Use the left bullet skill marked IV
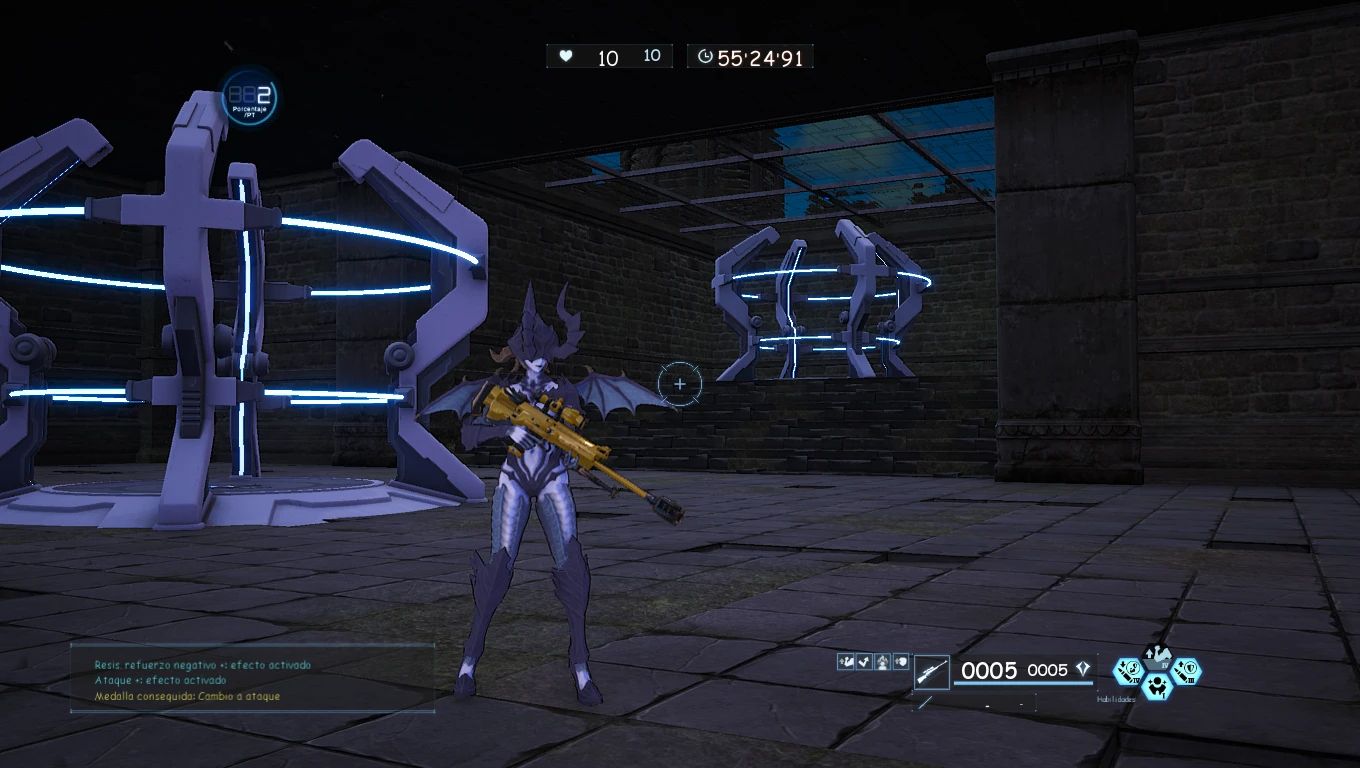The image size is (1360, 768). (x=1128, y=669)
